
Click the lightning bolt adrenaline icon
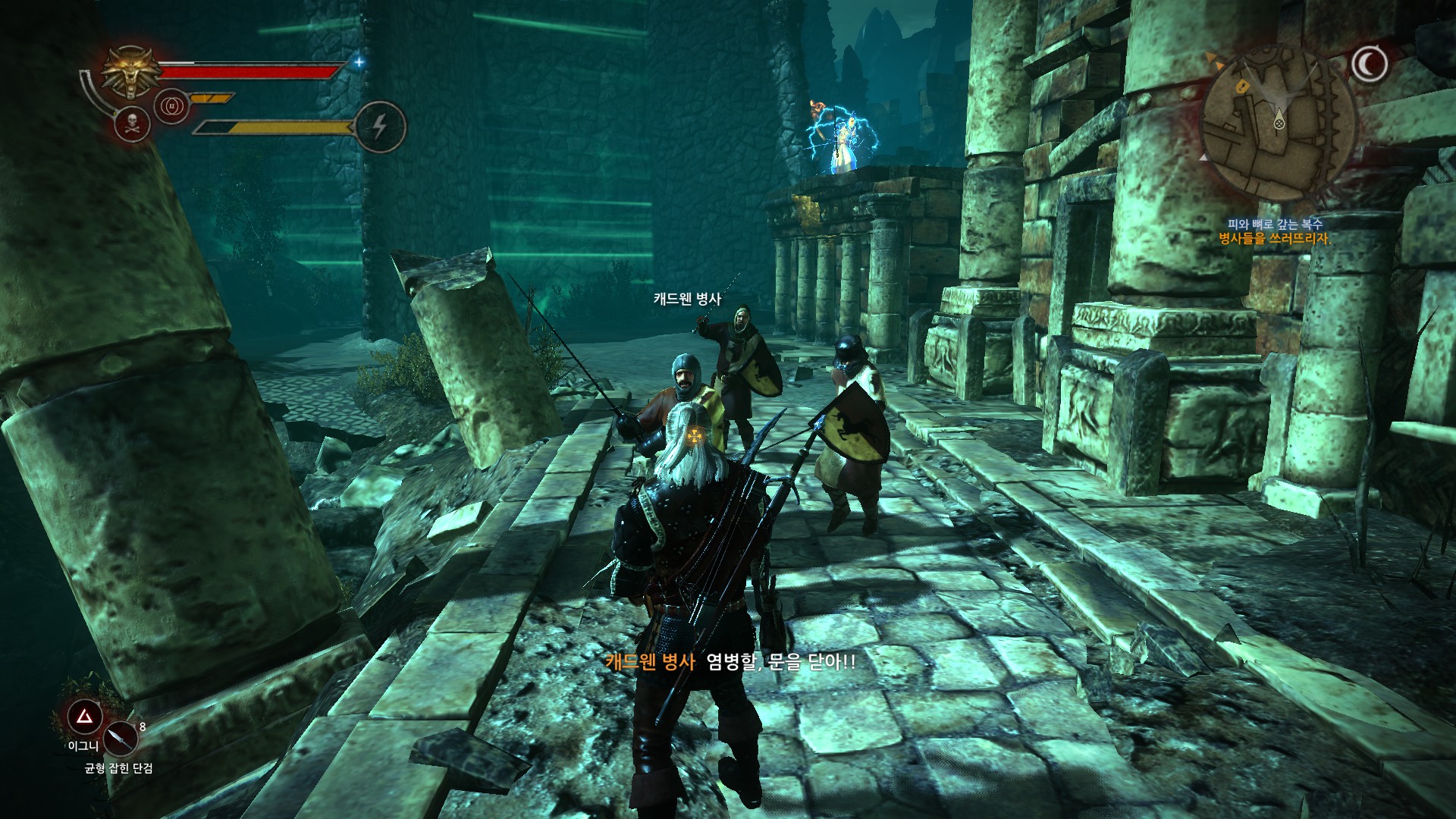[380, 127]
